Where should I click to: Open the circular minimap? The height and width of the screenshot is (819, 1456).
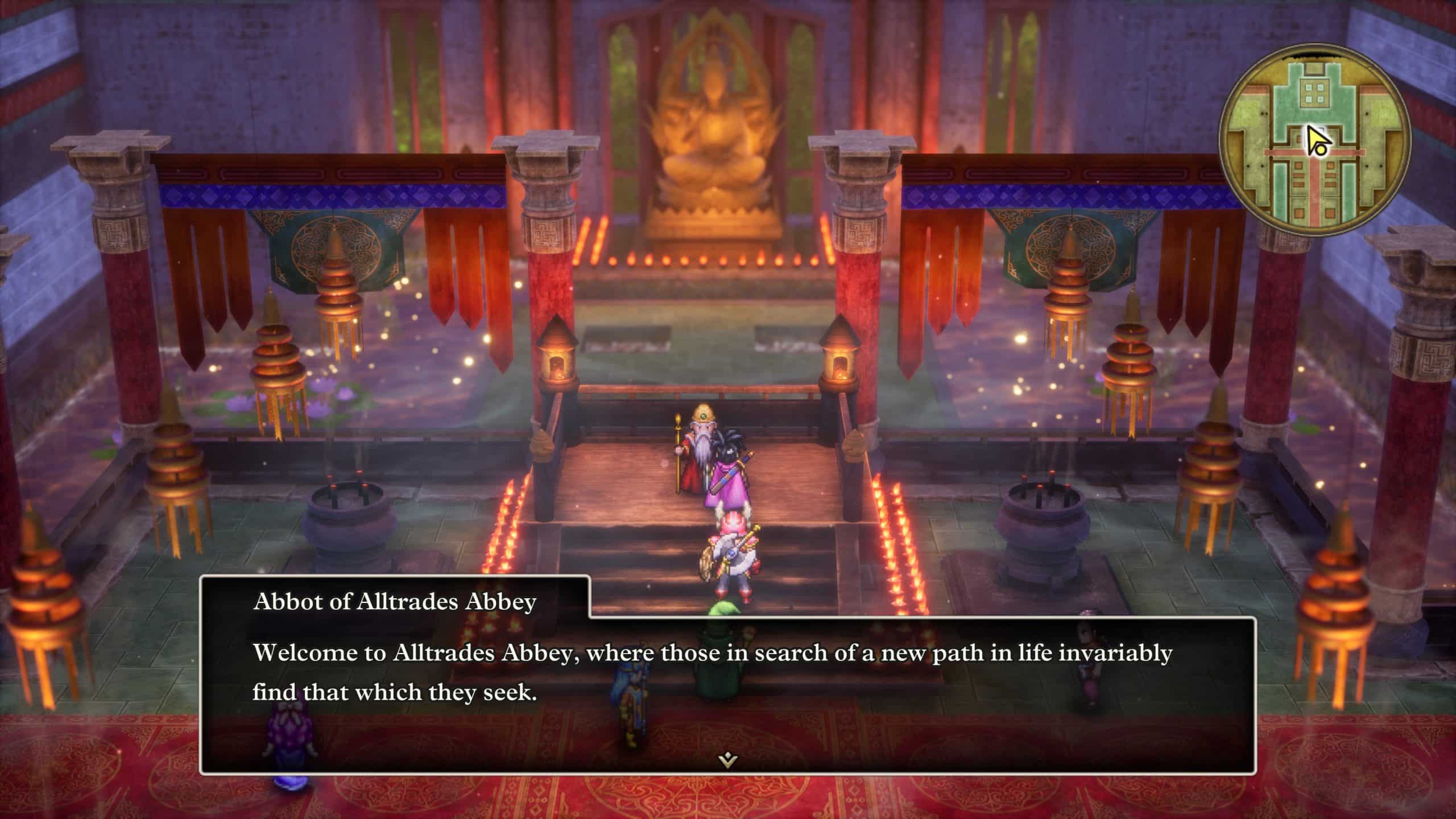[x=1314, y=140]
